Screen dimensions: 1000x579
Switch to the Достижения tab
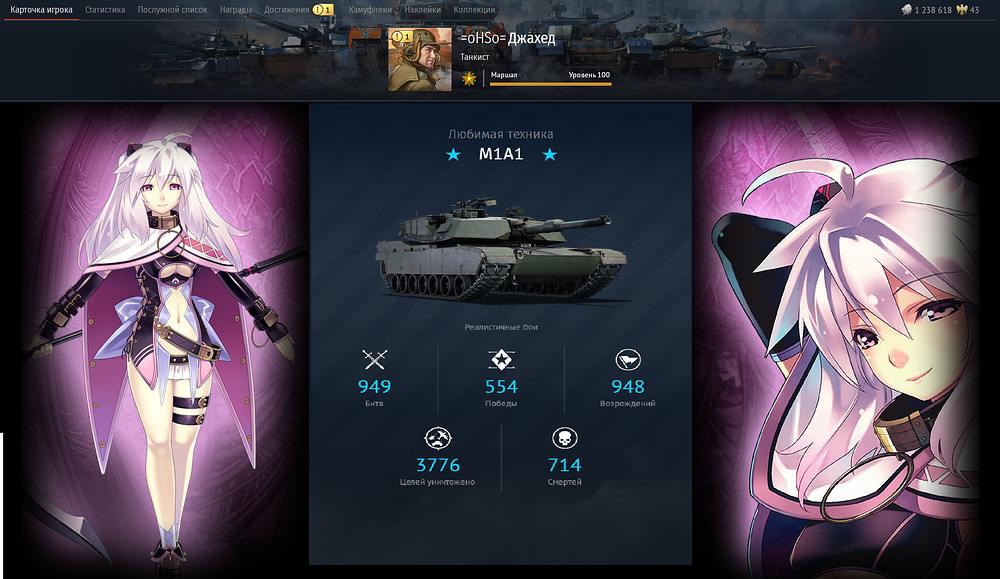287,10
